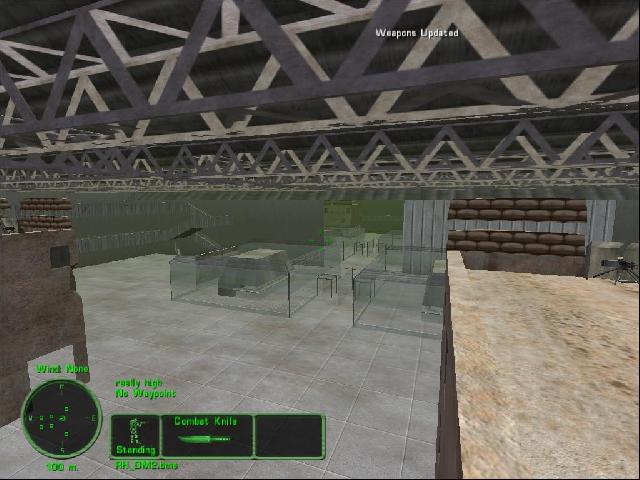Select the Combat Knife weapon slot
640x480 pixels.
point(205,436)
